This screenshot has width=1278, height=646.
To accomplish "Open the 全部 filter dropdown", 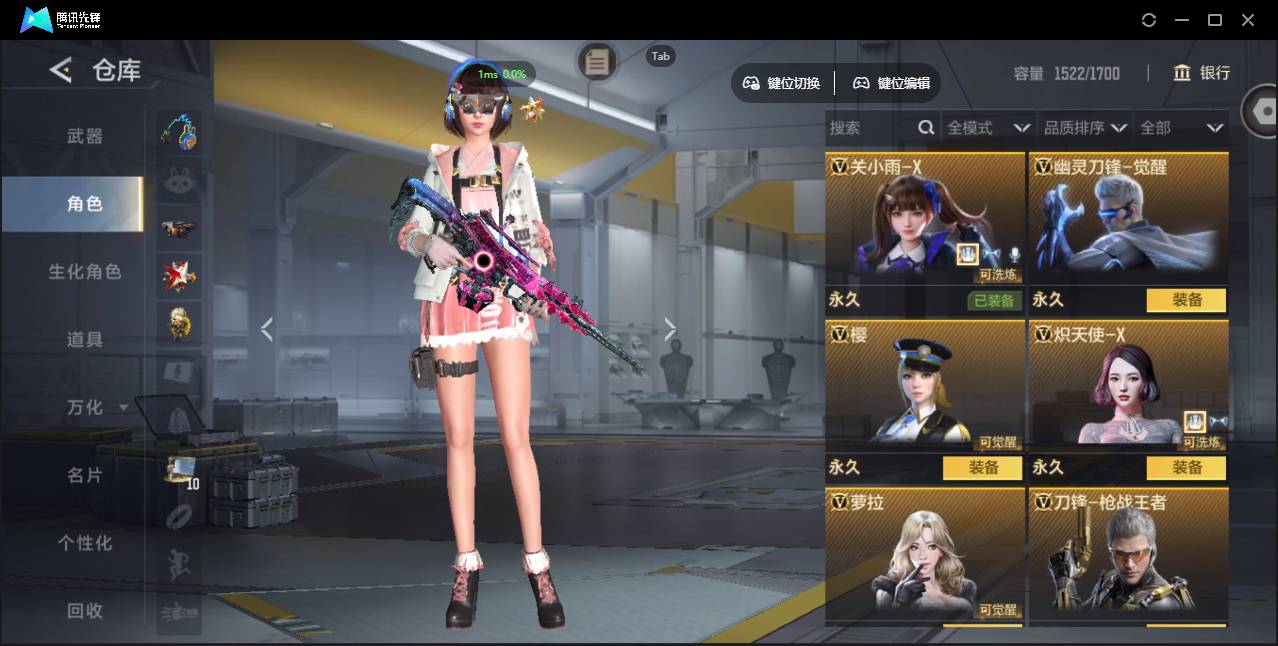I will pos(1181,128).
